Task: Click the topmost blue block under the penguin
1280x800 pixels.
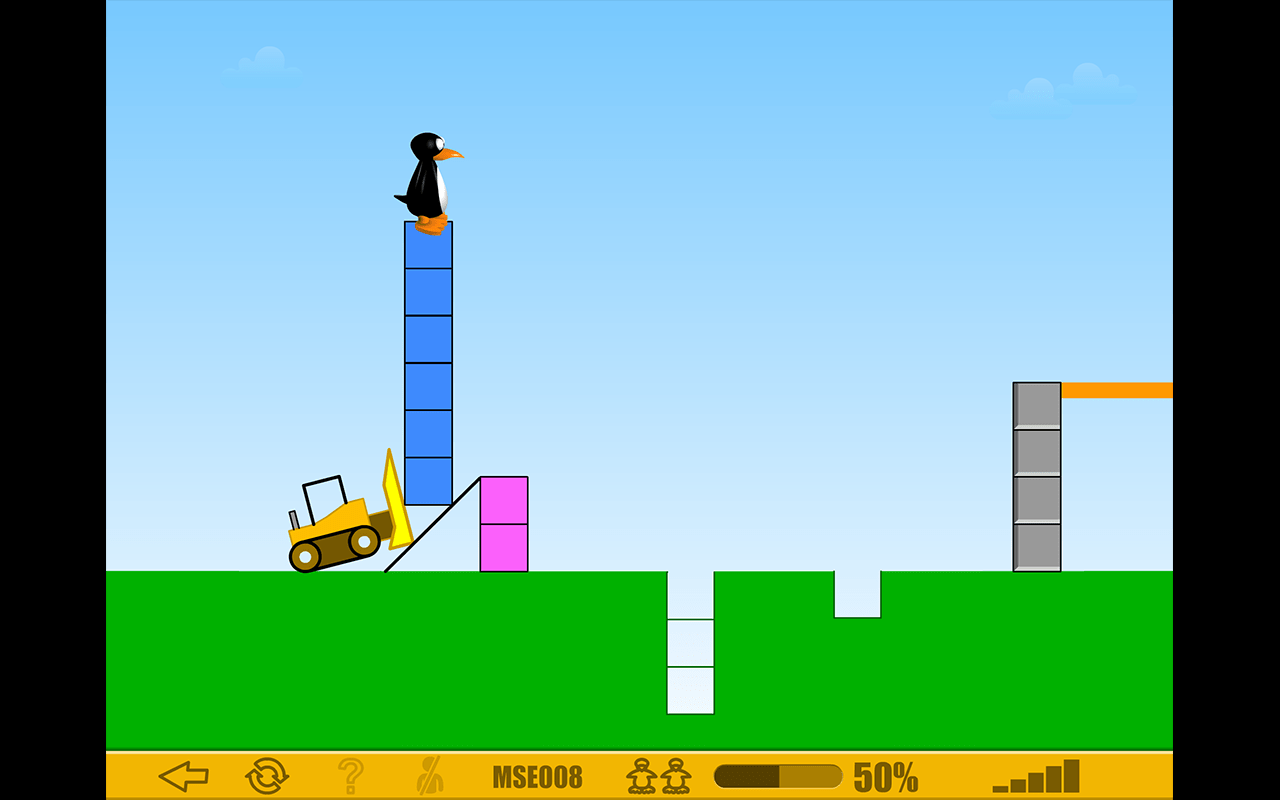Action: point(428,247)
